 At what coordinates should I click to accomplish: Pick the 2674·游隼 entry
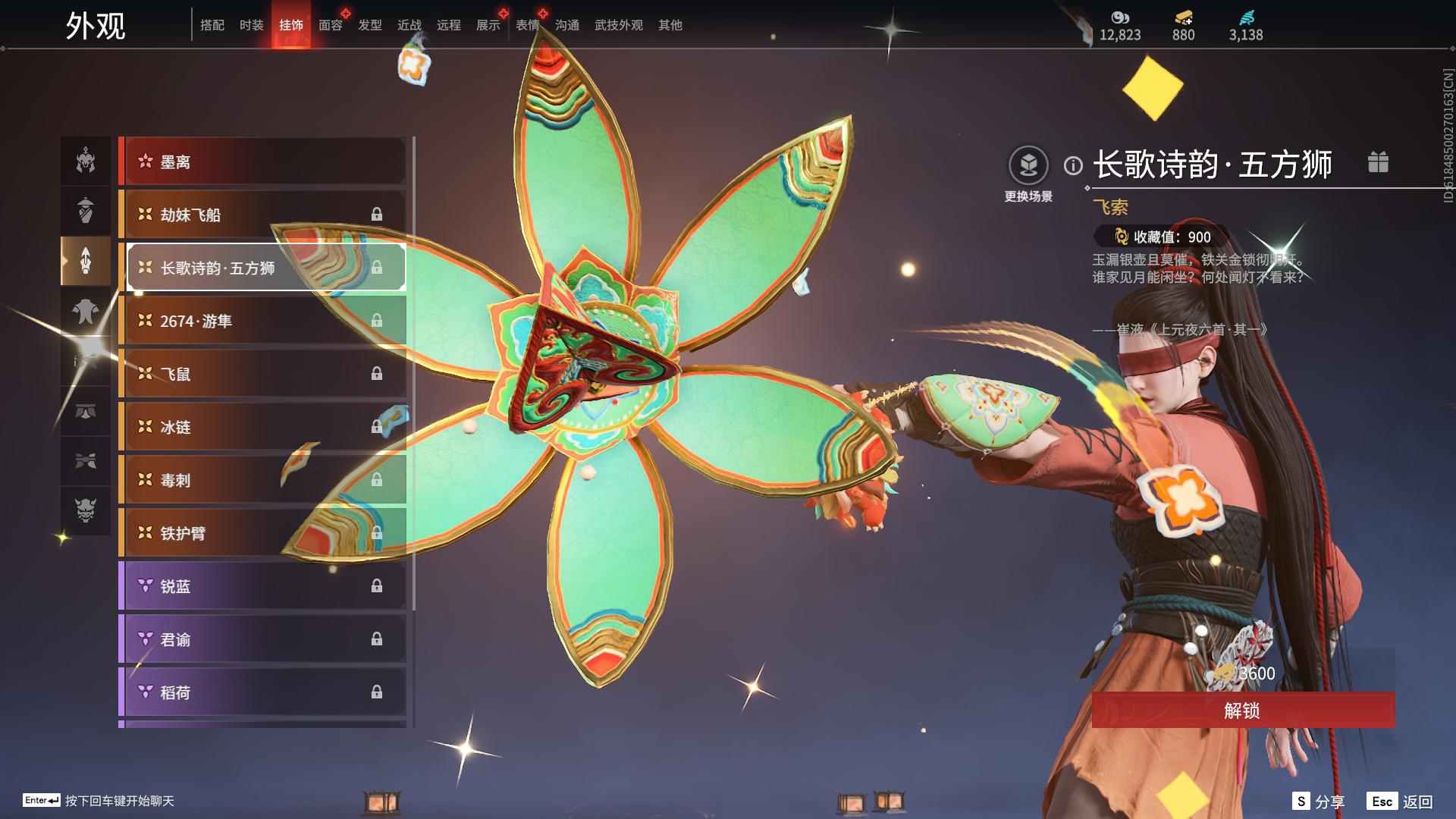[x=262, y=321]
